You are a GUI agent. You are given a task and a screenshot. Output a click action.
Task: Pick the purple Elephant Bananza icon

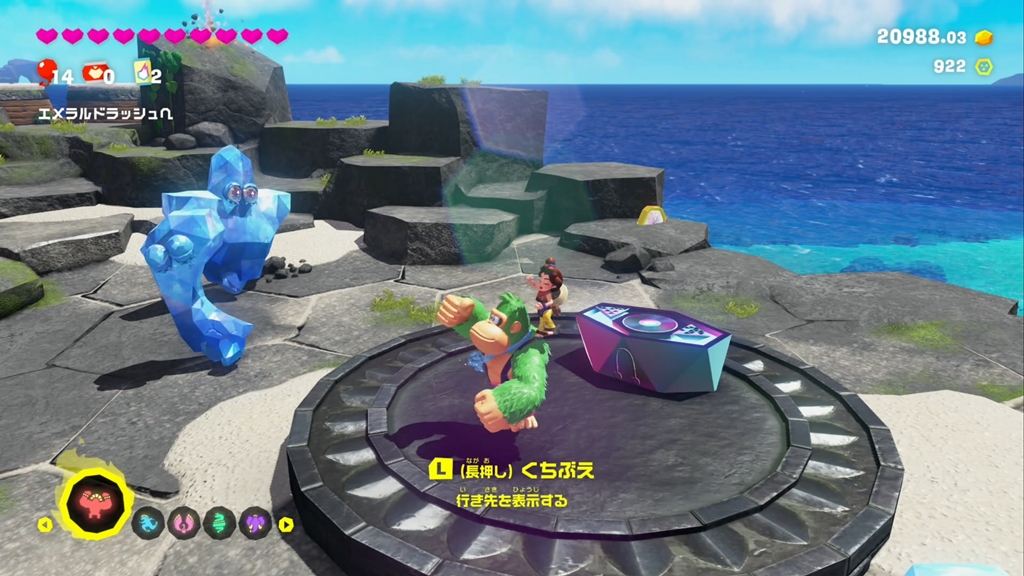tap(255, 522)
